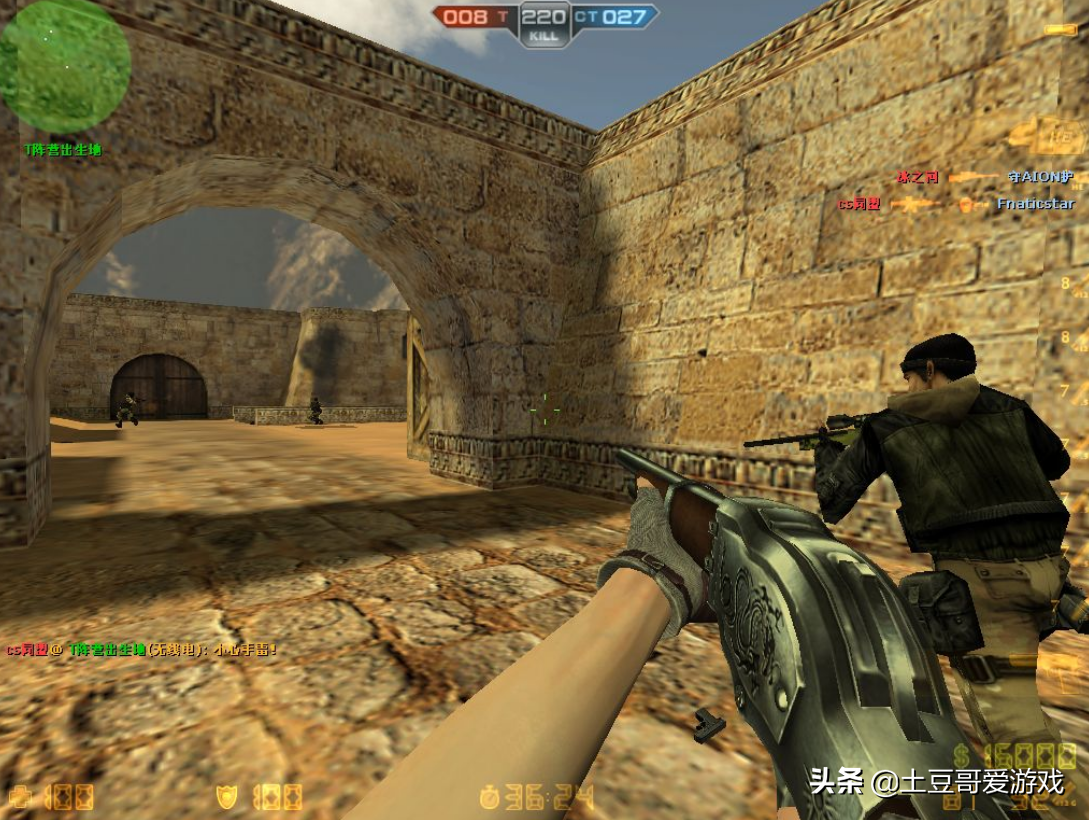Click the radio chat message about grenades
1089x820 pixels.
tap(142, 649)
